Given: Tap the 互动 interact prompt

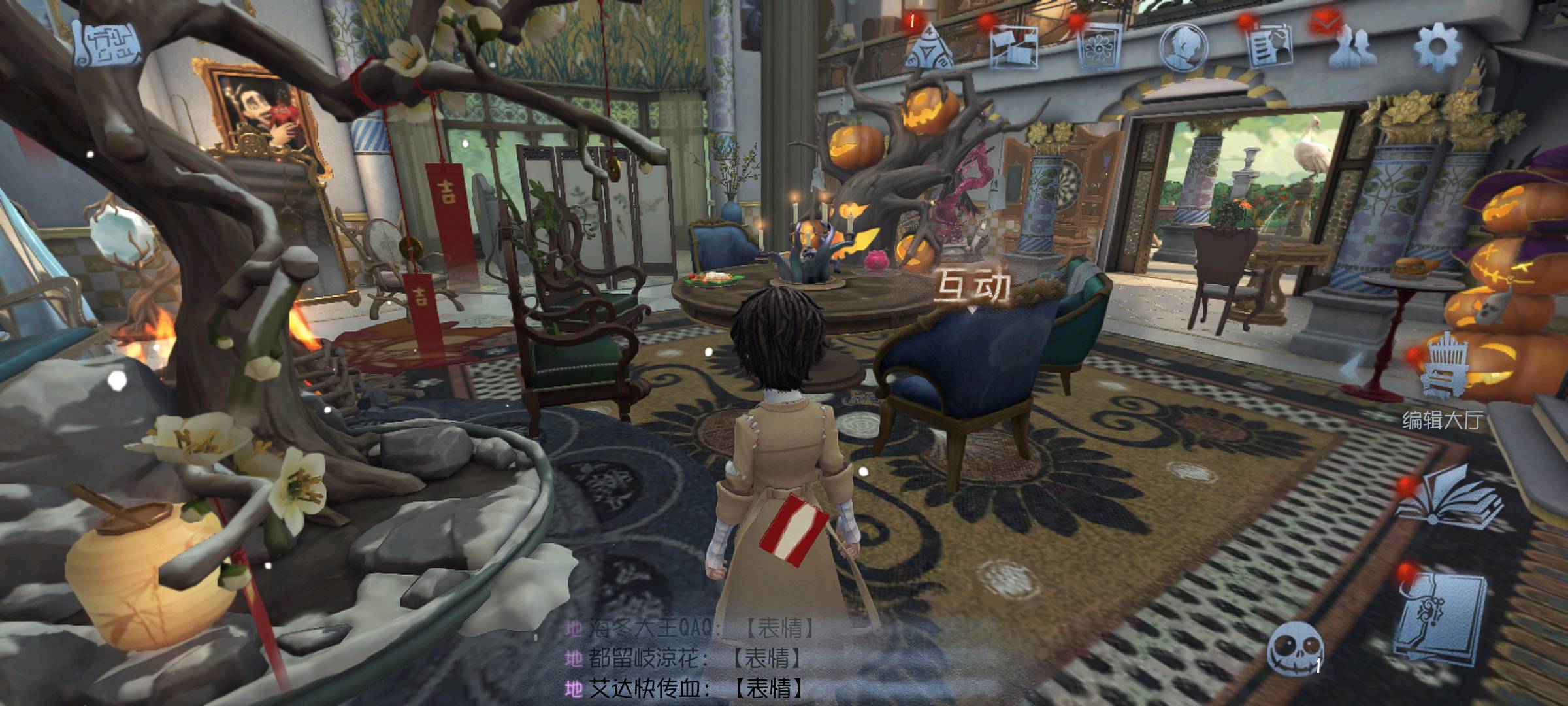Looking at the screenshot, I should (x=973, y=288).
